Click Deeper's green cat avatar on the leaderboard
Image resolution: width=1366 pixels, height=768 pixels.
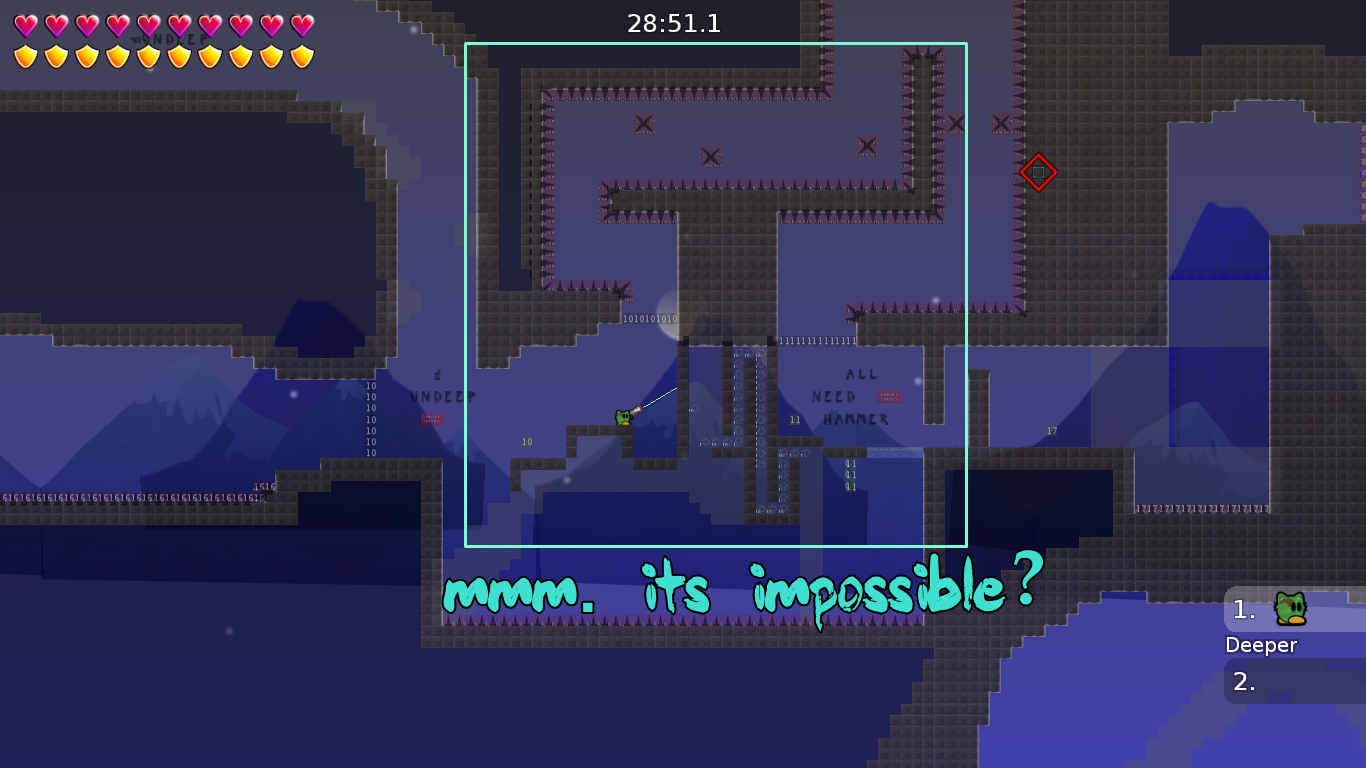tap(1290, 610)
